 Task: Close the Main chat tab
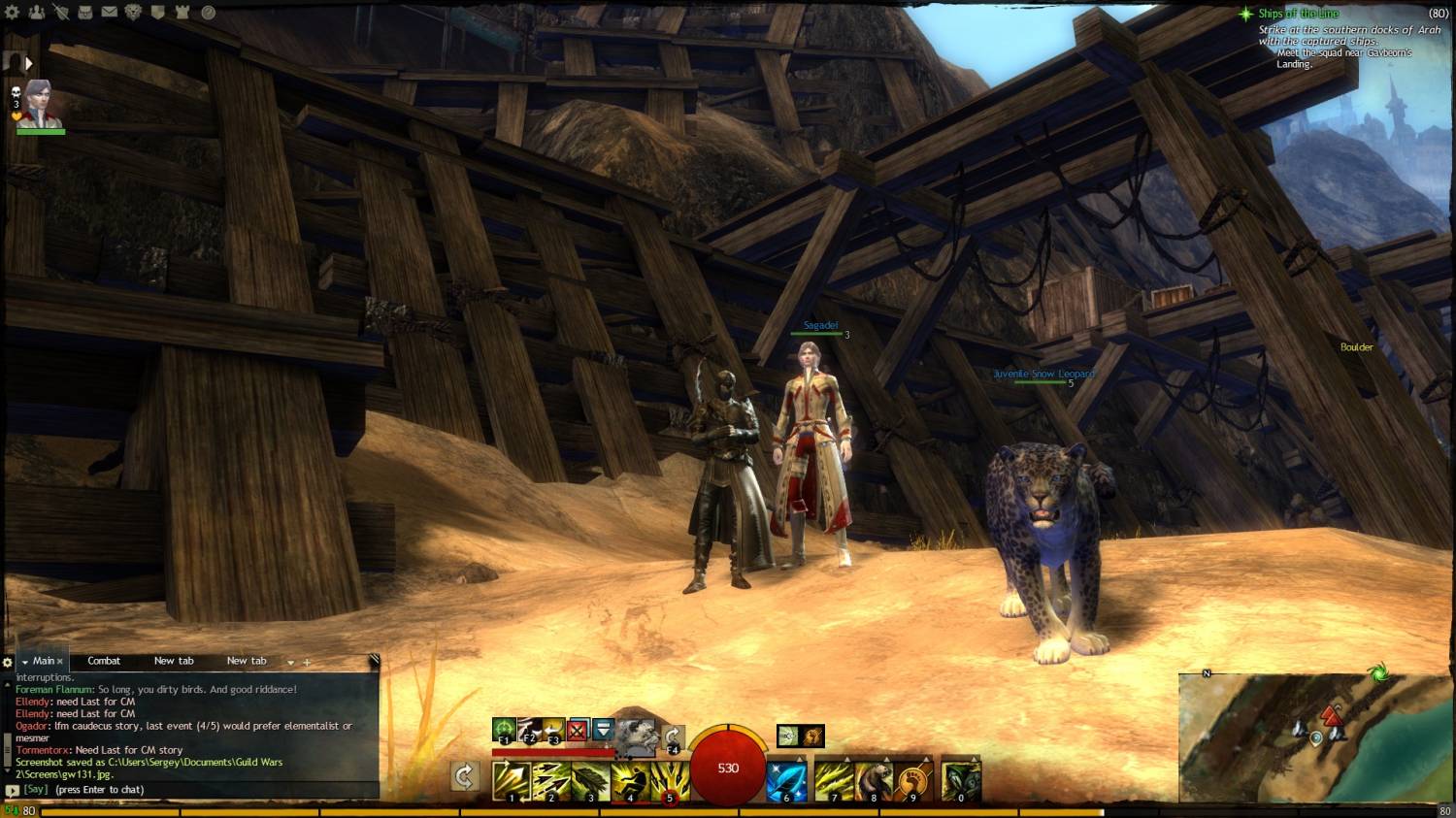point(60,662)
